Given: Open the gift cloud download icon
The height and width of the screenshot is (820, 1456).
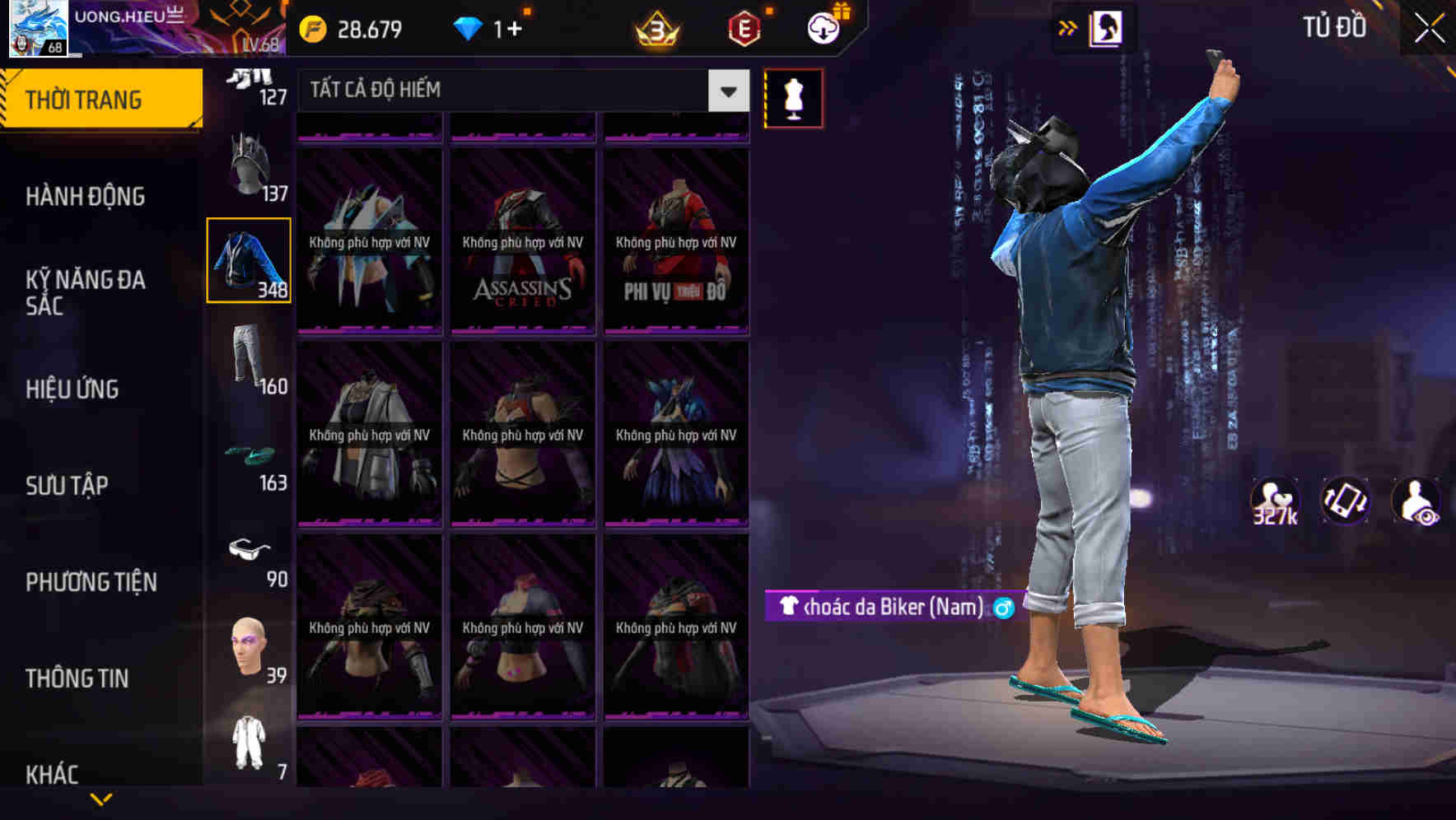Looking at the screenshot, I should (x=822, y=29).
